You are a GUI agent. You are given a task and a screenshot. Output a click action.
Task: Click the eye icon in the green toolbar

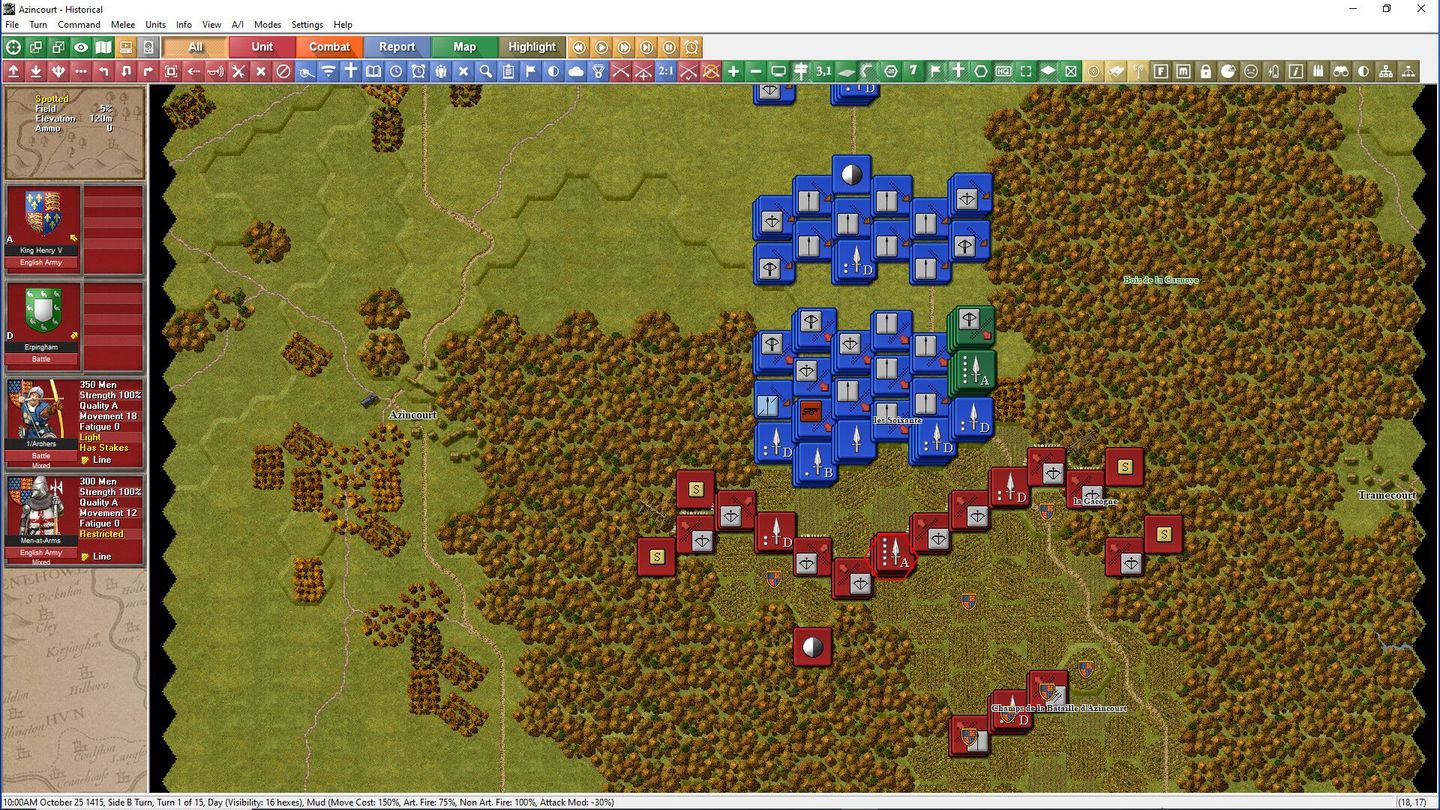pyautogui.click(x=80, y=46)
